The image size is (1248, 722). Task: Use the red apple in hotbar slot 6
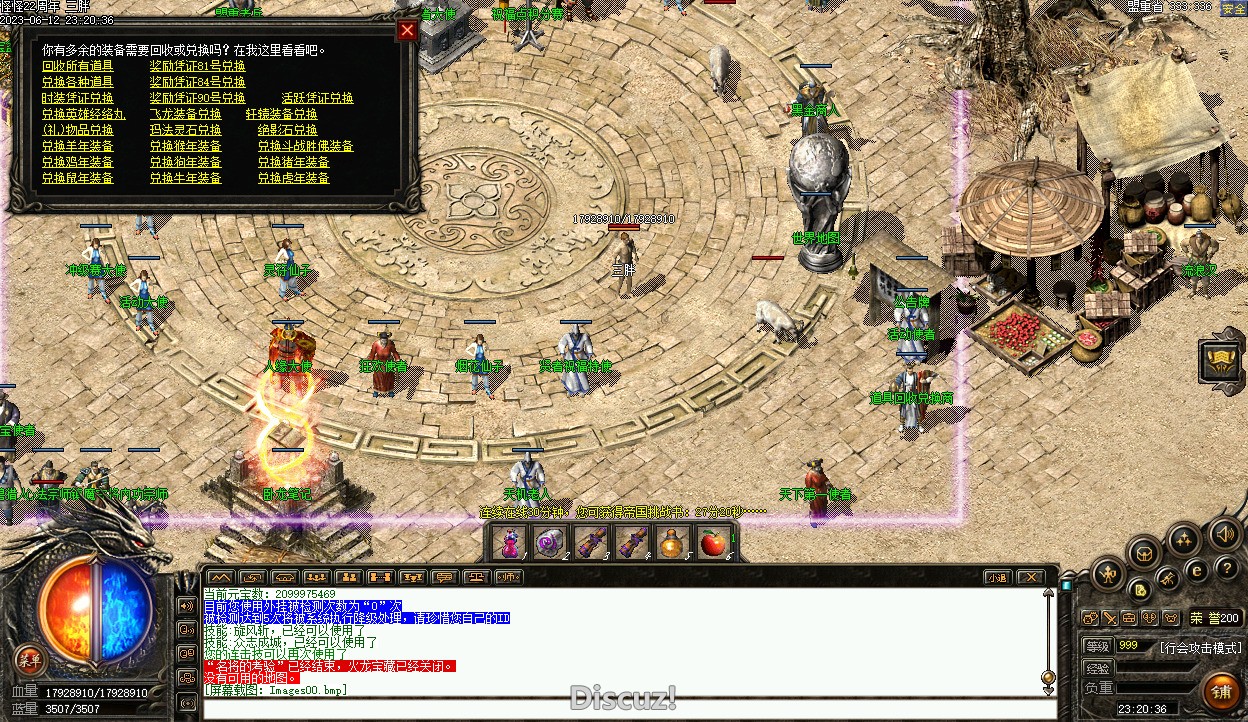[711, 543]
